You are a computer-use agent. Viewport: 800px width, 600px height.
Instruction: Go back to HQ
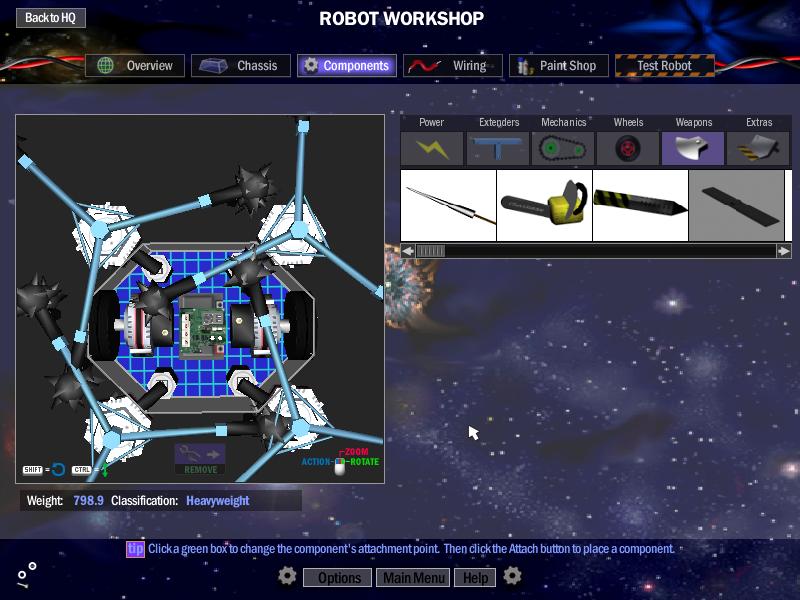point(50,18)
